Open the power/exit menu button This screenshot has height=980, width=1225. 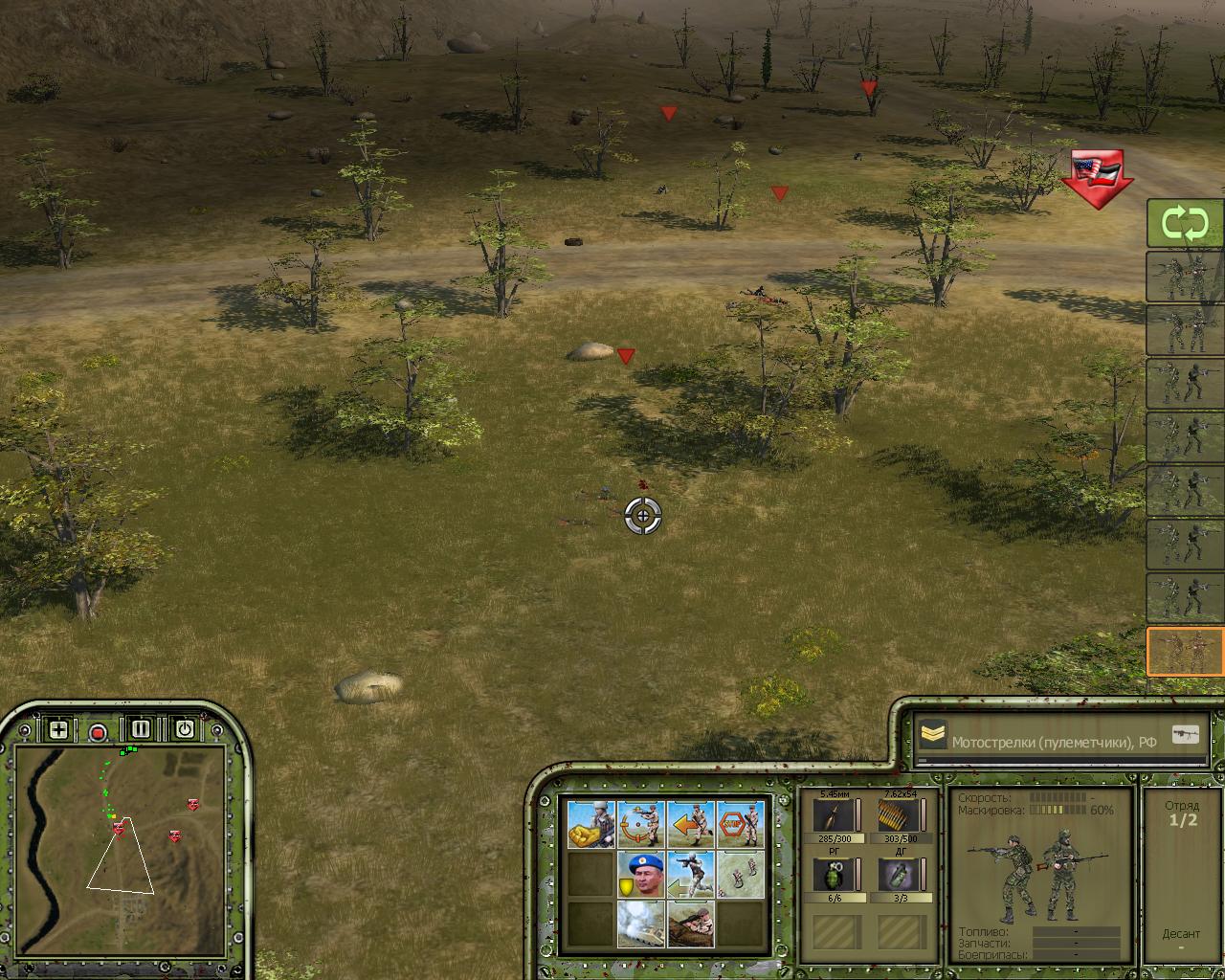pyautogui.click(x=184, y=729)
